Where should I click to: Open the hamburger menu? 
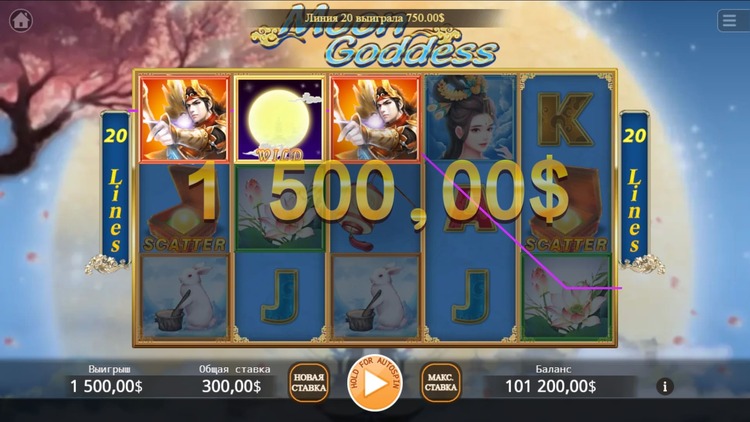pos(731,20)
